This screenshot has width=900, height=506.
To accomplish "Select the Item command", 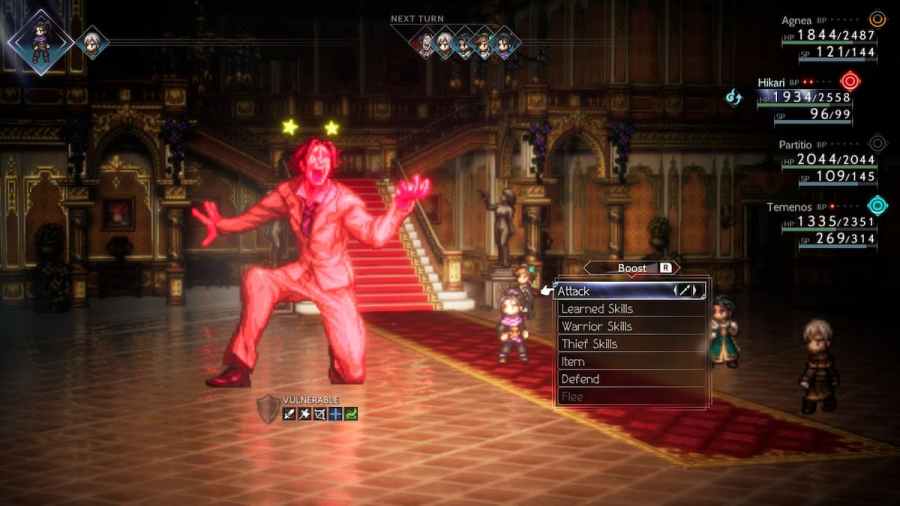I will pos(631,361).
